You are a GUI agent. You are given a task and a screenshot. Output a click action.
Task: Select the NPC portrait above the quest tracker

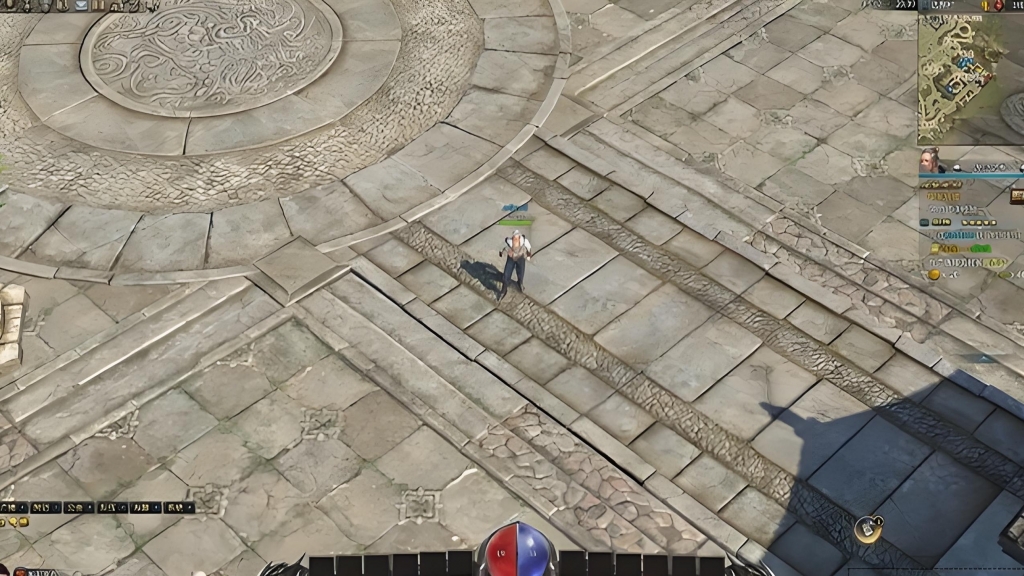coord(932,161)
